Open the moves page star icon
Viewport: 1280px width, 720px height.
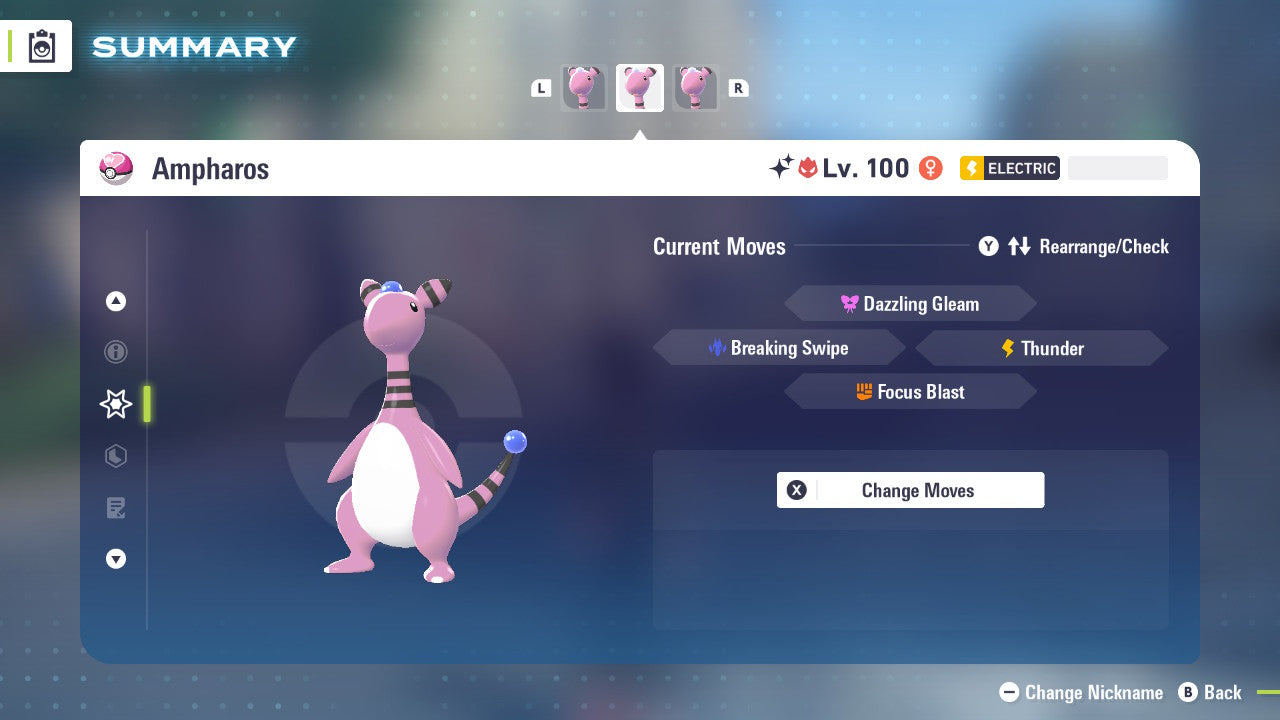[x=116, y=404]
